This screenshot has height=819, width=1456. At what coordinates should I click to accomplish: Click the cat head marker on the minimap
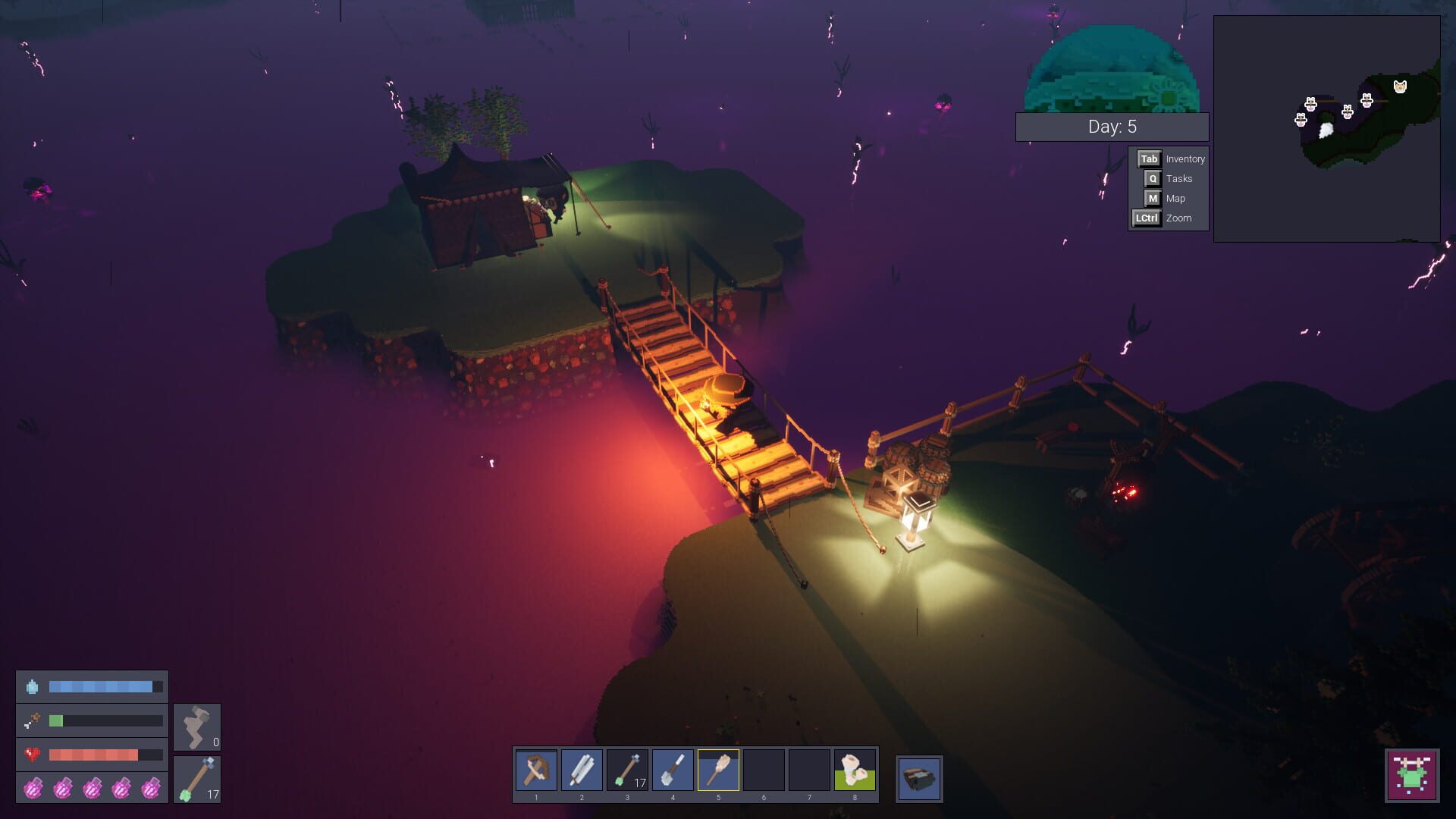[1400, 88]
